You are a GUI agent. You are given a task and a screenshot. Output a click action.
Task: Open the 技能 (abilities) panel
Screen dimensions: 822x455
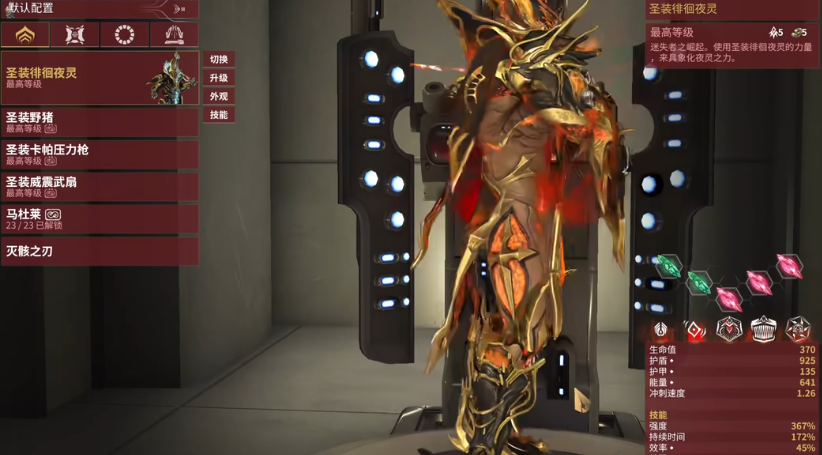[x=219, y=115]
